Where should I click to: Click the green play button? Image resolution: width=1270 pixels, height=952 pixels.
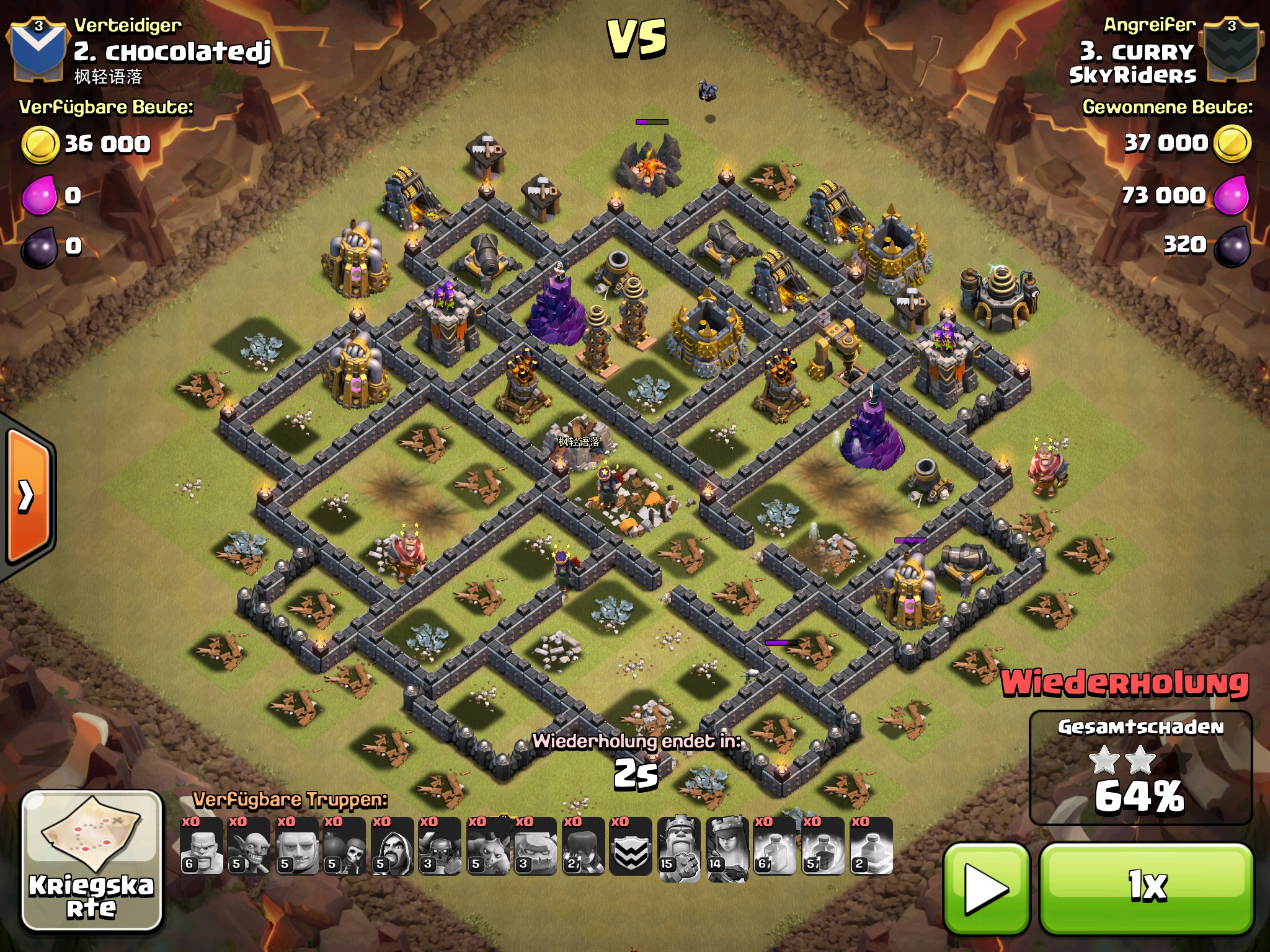pyautogui.click(x=986, y=888)
